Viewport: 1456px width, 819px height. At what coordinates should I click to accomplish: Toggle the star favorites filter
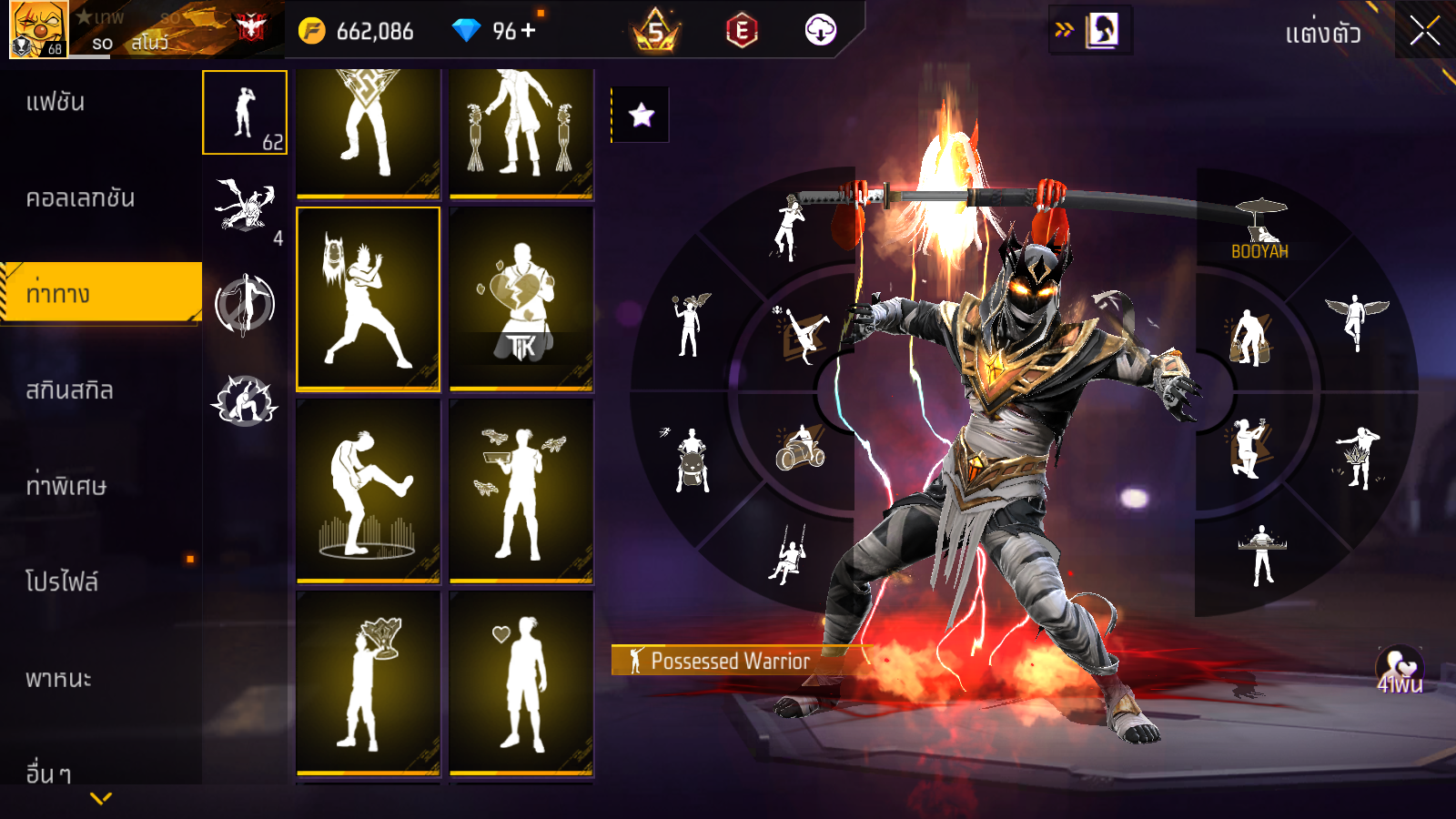(641, 115)
